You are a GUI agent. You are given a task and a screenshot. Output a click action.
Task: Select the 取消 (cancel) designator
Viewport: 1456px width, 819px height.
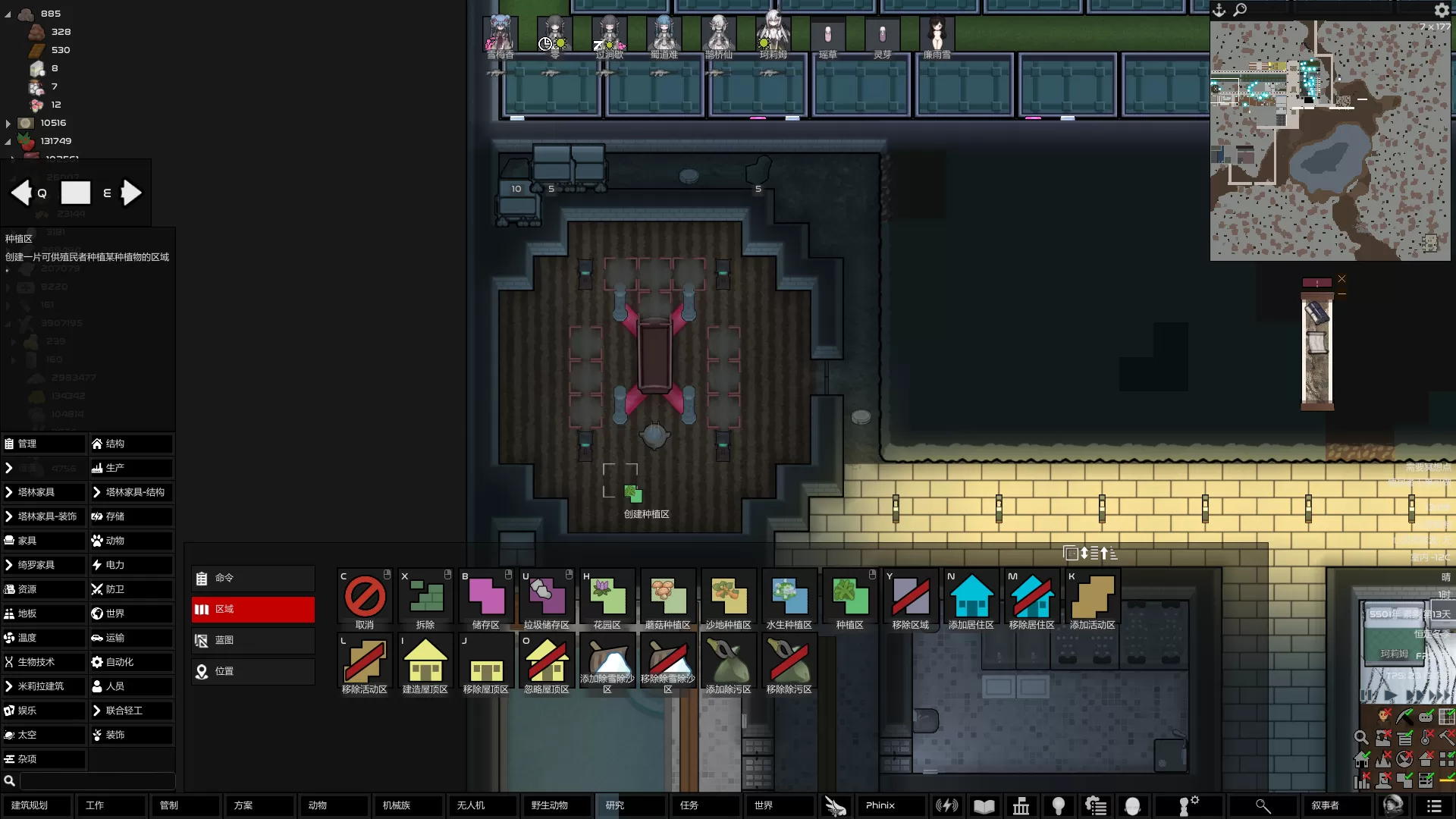coord(365,598)
